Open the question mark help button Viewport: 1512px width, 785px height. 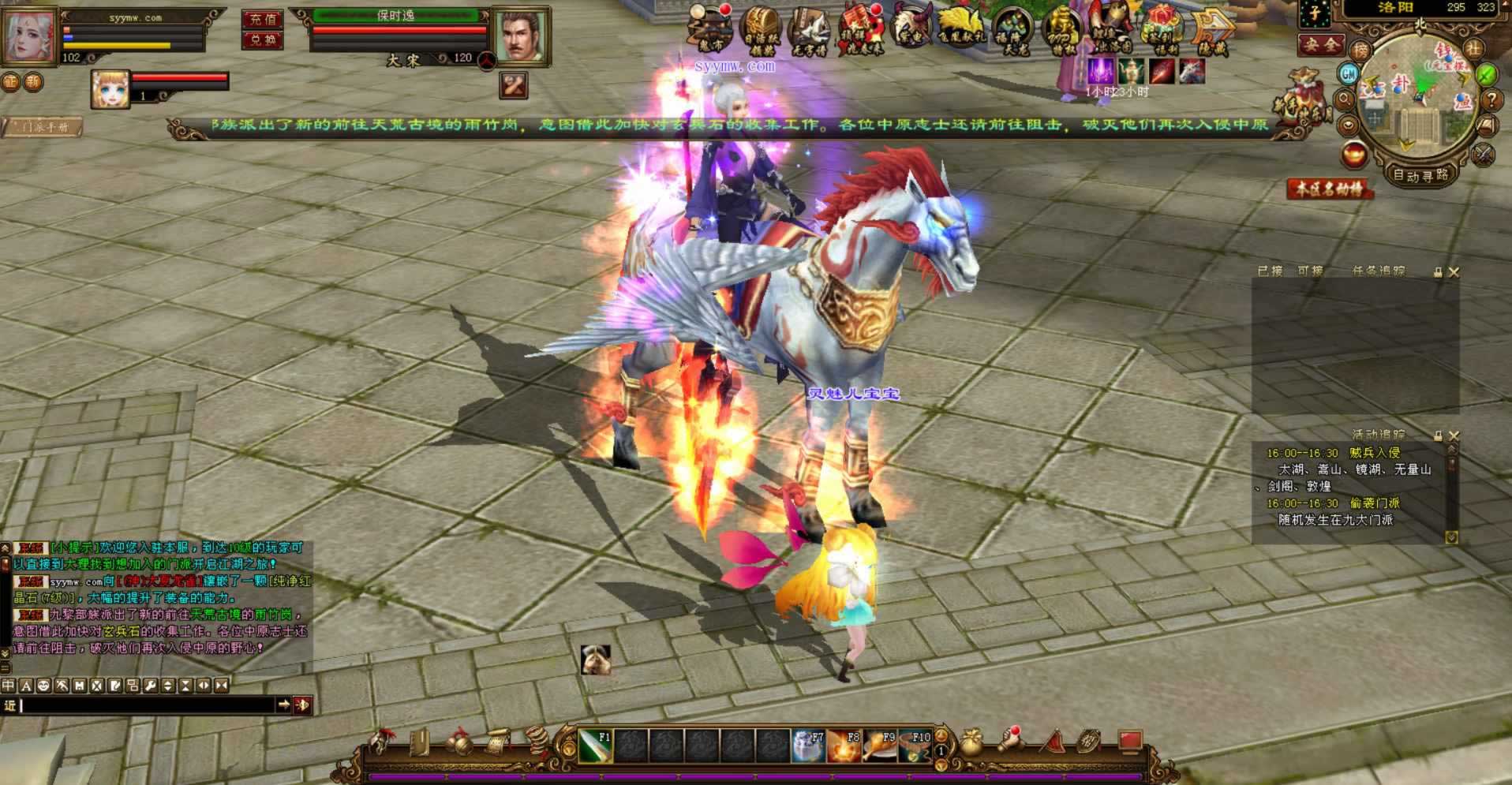pos(1491,100)
